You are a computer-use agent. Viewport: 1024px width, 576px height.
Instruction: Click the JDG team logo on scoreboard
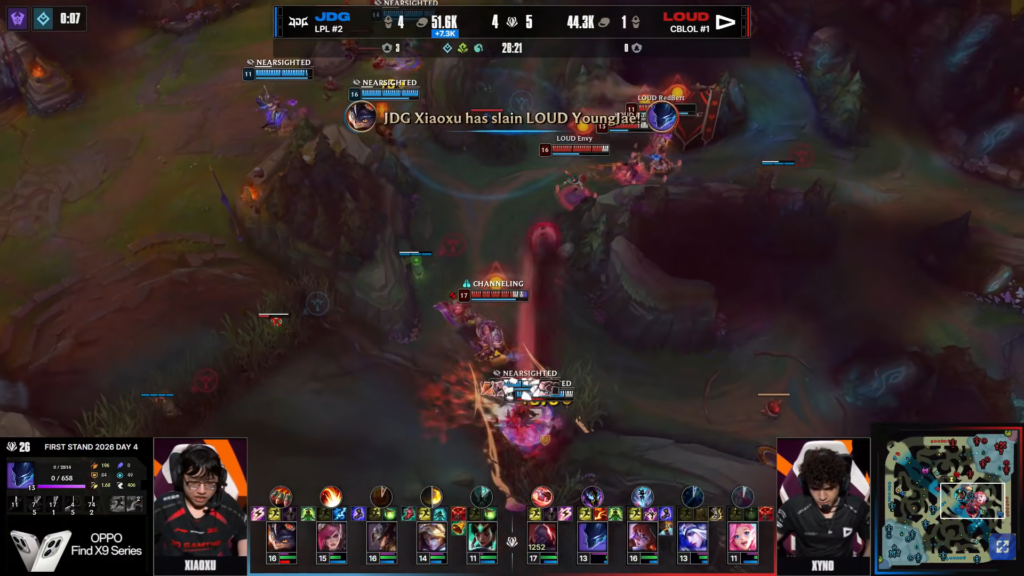297,20
